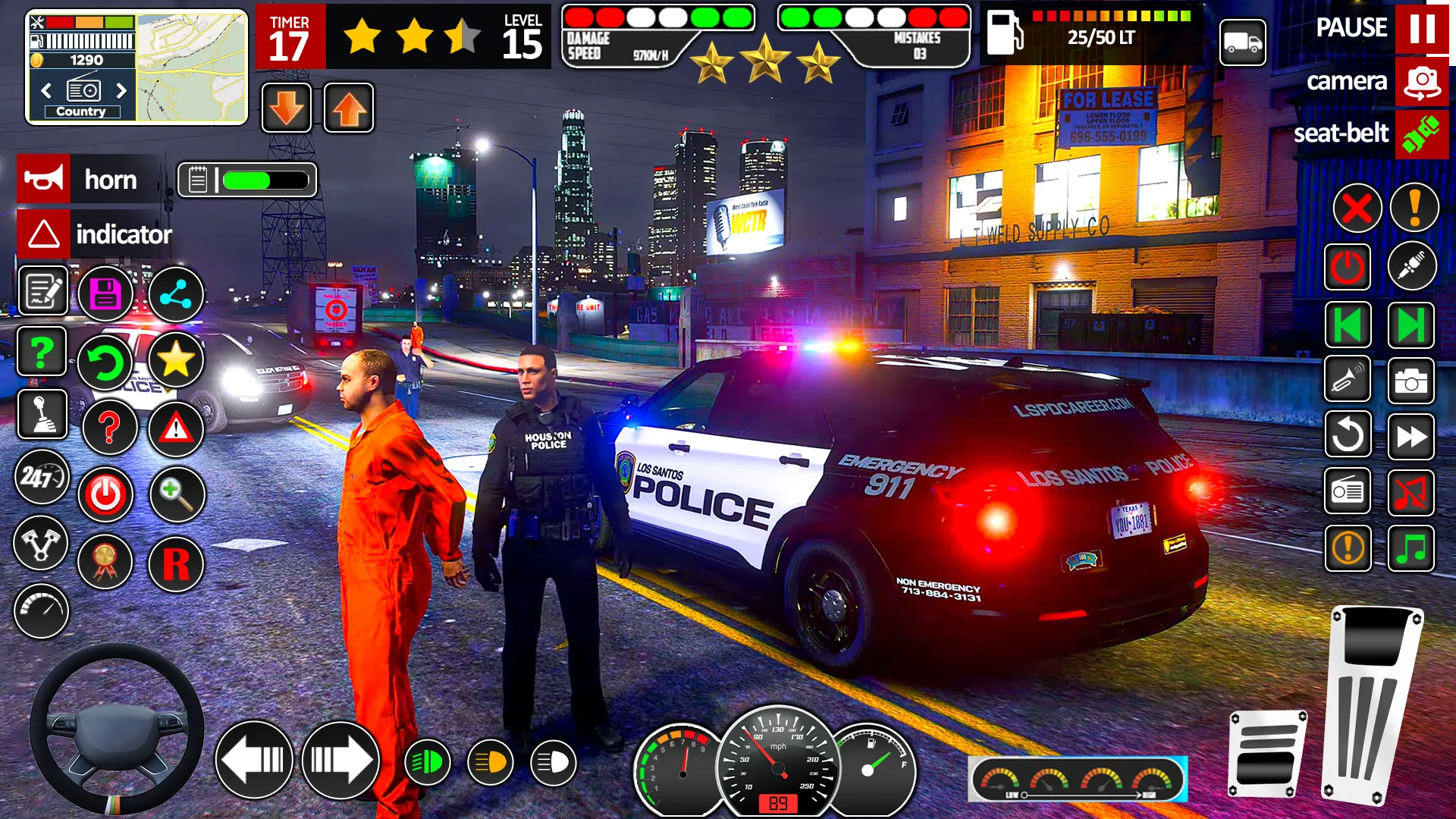
Task: Tap the steering wheel control
Action: click(116, 729)
